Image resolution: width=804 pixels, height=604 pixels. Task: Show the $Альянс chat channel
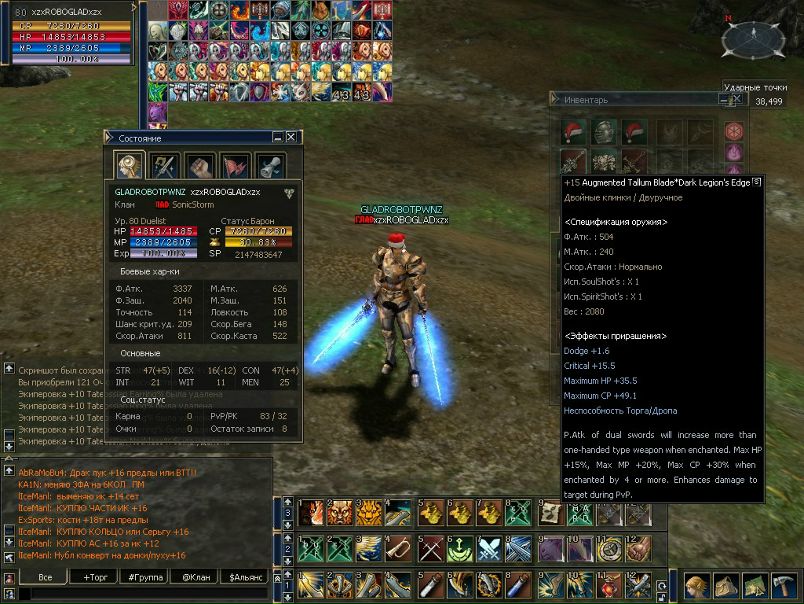click(243, 578)
